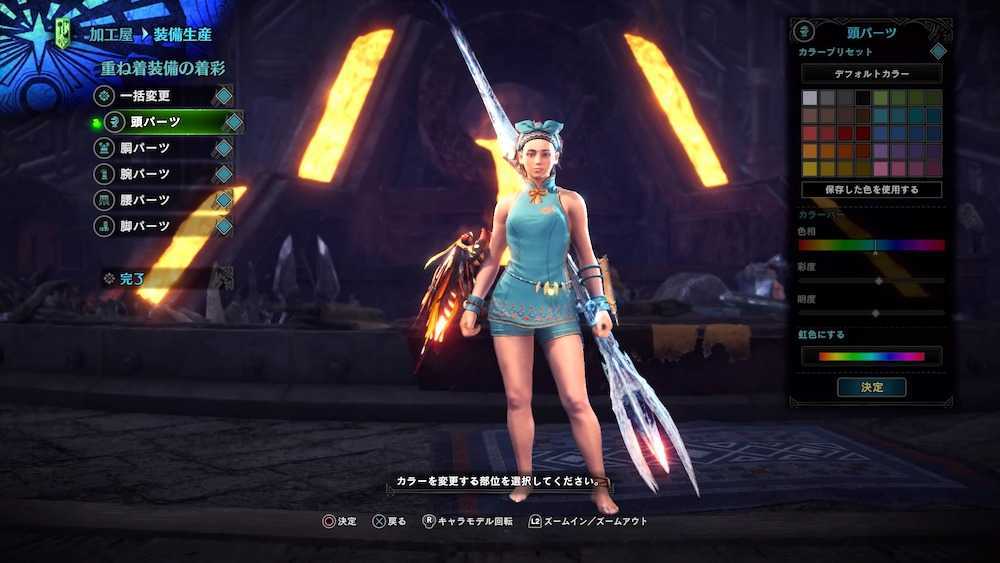The image size is (1000, 563).
Task: Enable the 虹色にする rainbow color option
Action: 871,356
